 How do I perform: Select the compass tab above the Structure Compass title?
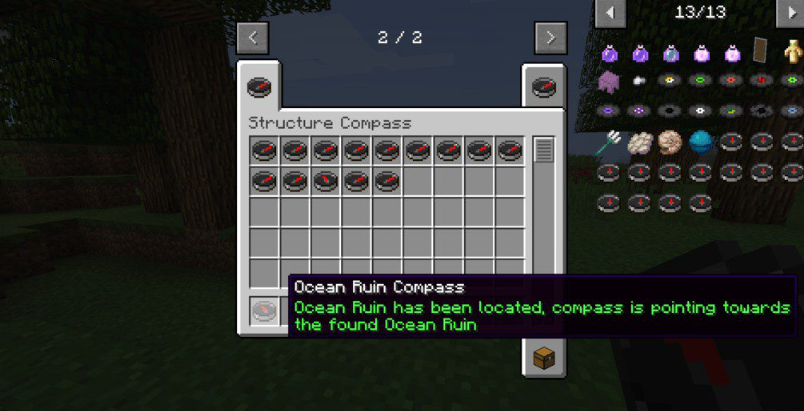point(259,87)
